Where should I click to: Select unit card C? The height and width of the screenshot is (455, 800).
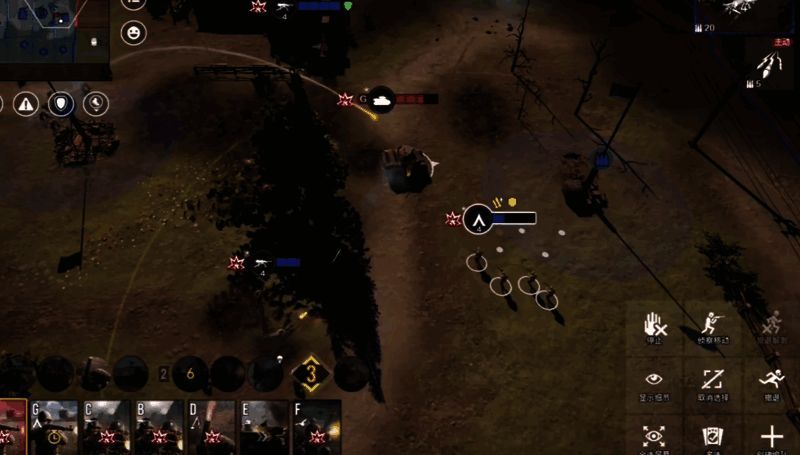point(107,427)
